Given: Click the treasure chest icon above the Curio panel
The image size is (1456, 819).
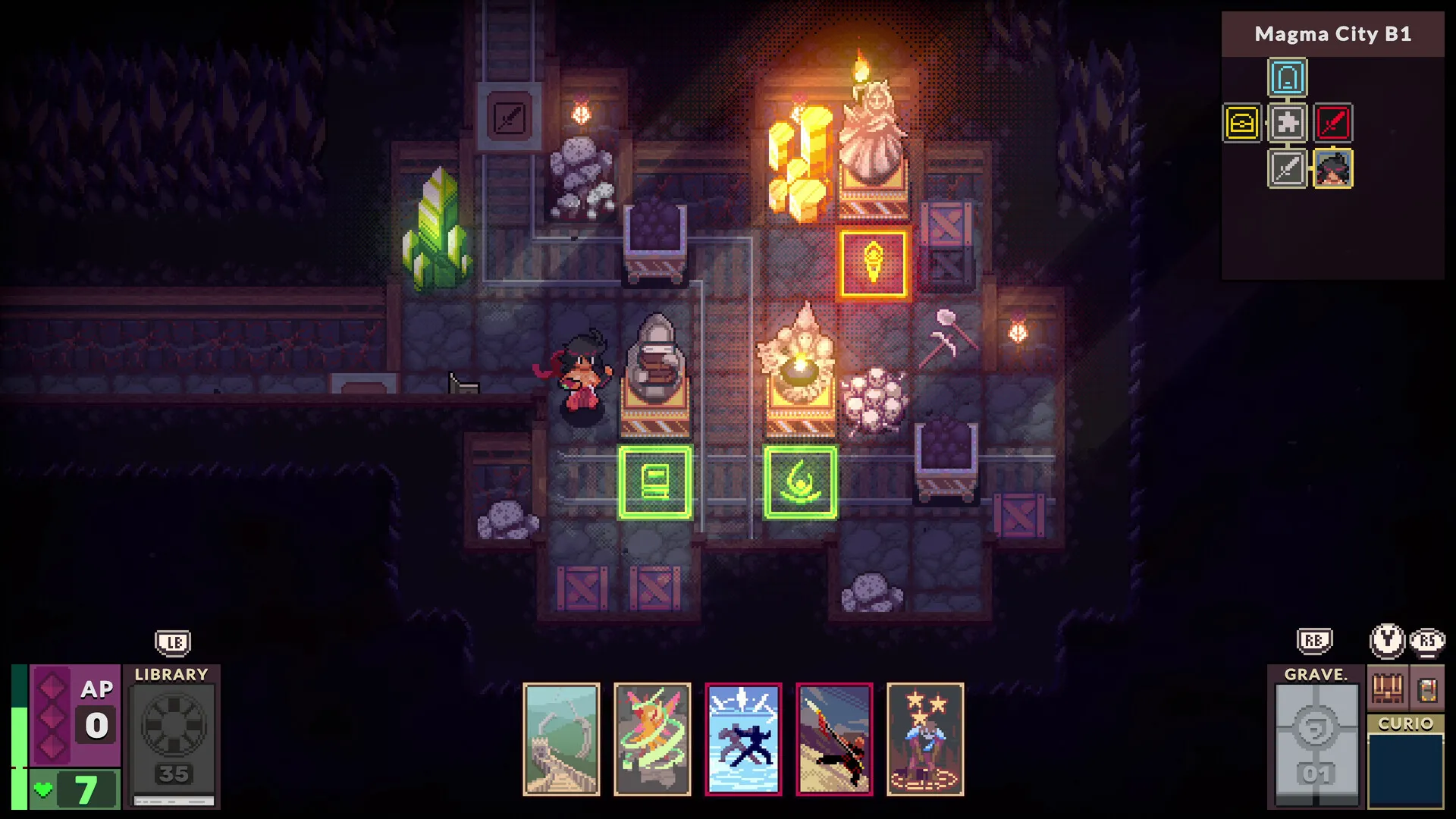Looking at the screenshot, I should pos(1387,689).
